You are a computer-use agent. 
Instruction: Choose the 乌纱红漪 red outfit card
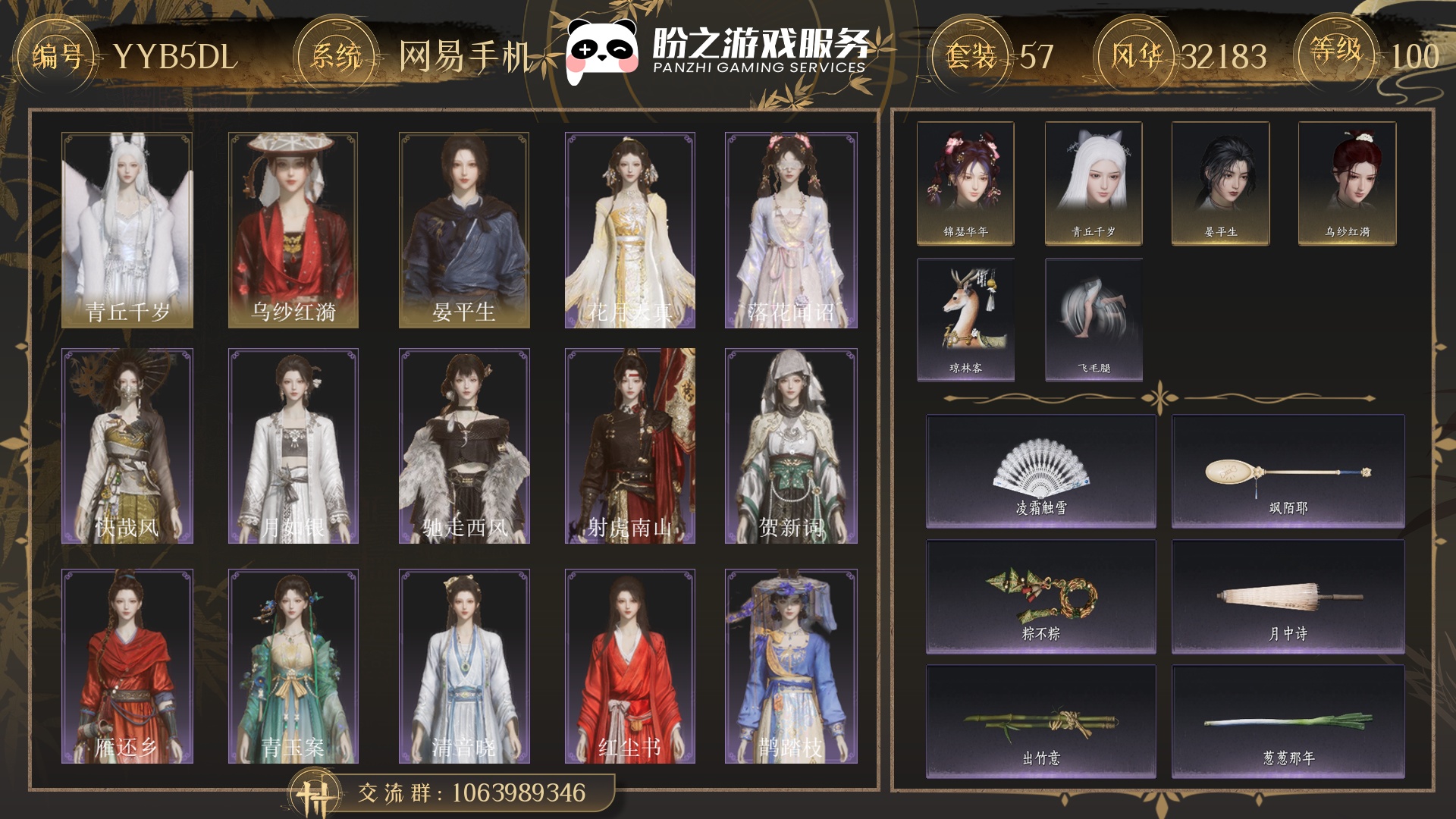tap(293, 230)
